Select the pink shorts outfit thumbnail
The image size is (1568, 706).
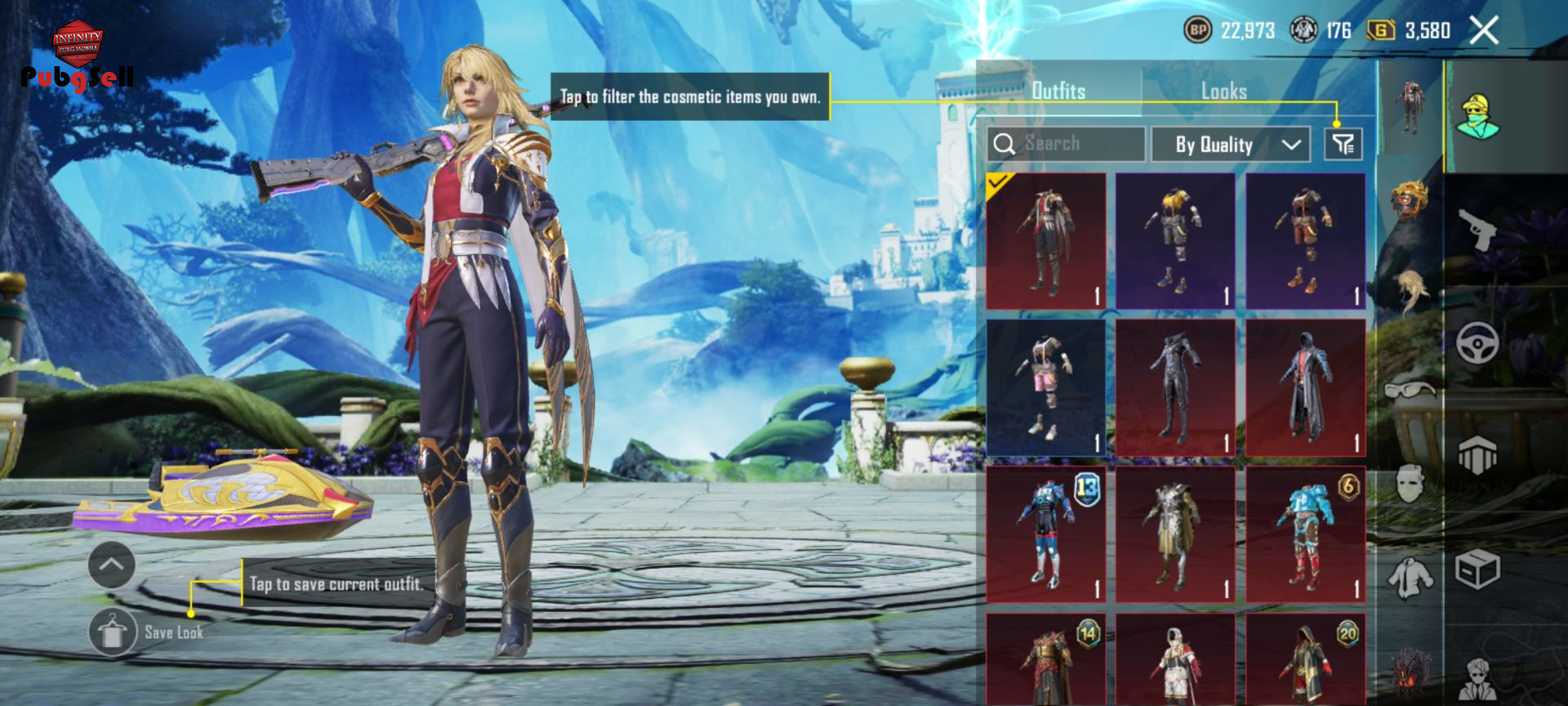point(1045,387)
